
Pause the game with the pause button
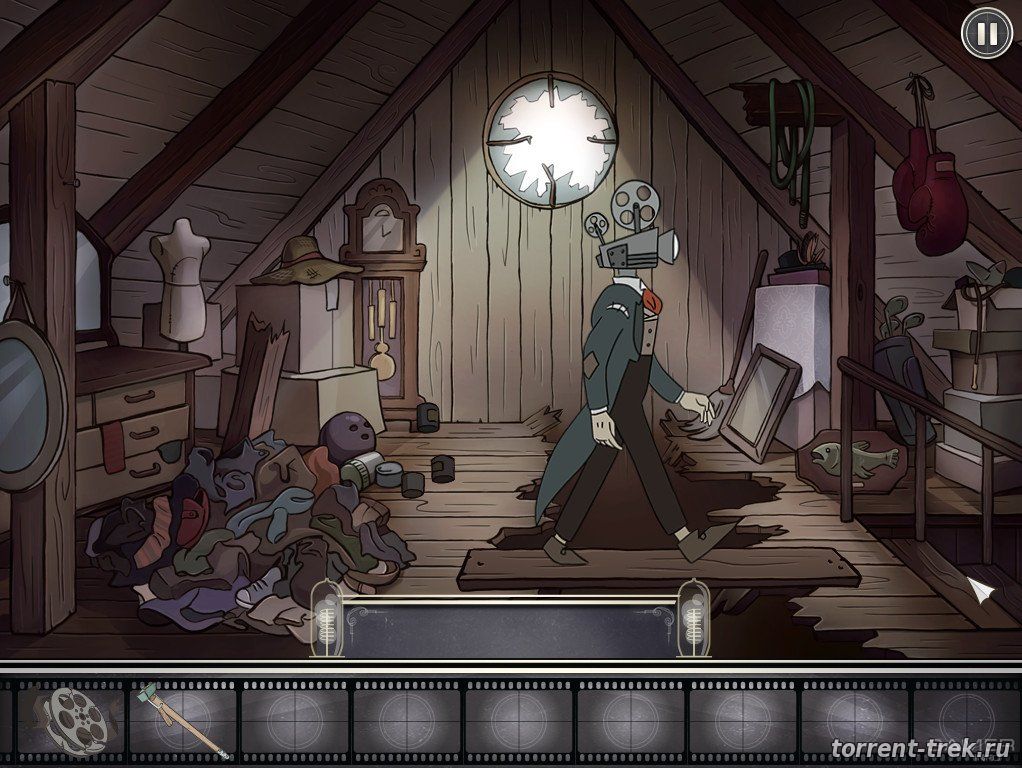[x=986, y=34]
